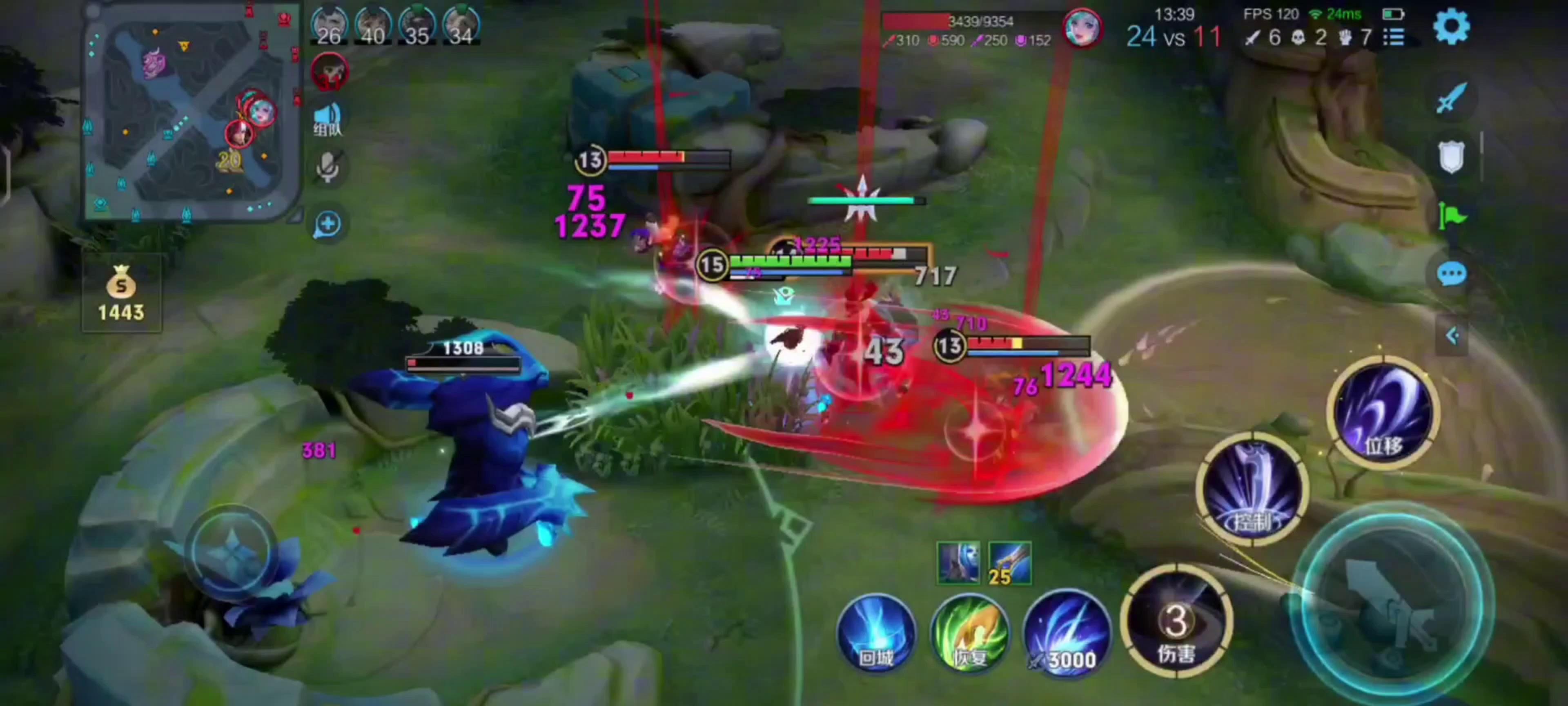Activate the recall (回城) skill
The height and width of the screenshot is (706, 1568).
click(877, 634)
